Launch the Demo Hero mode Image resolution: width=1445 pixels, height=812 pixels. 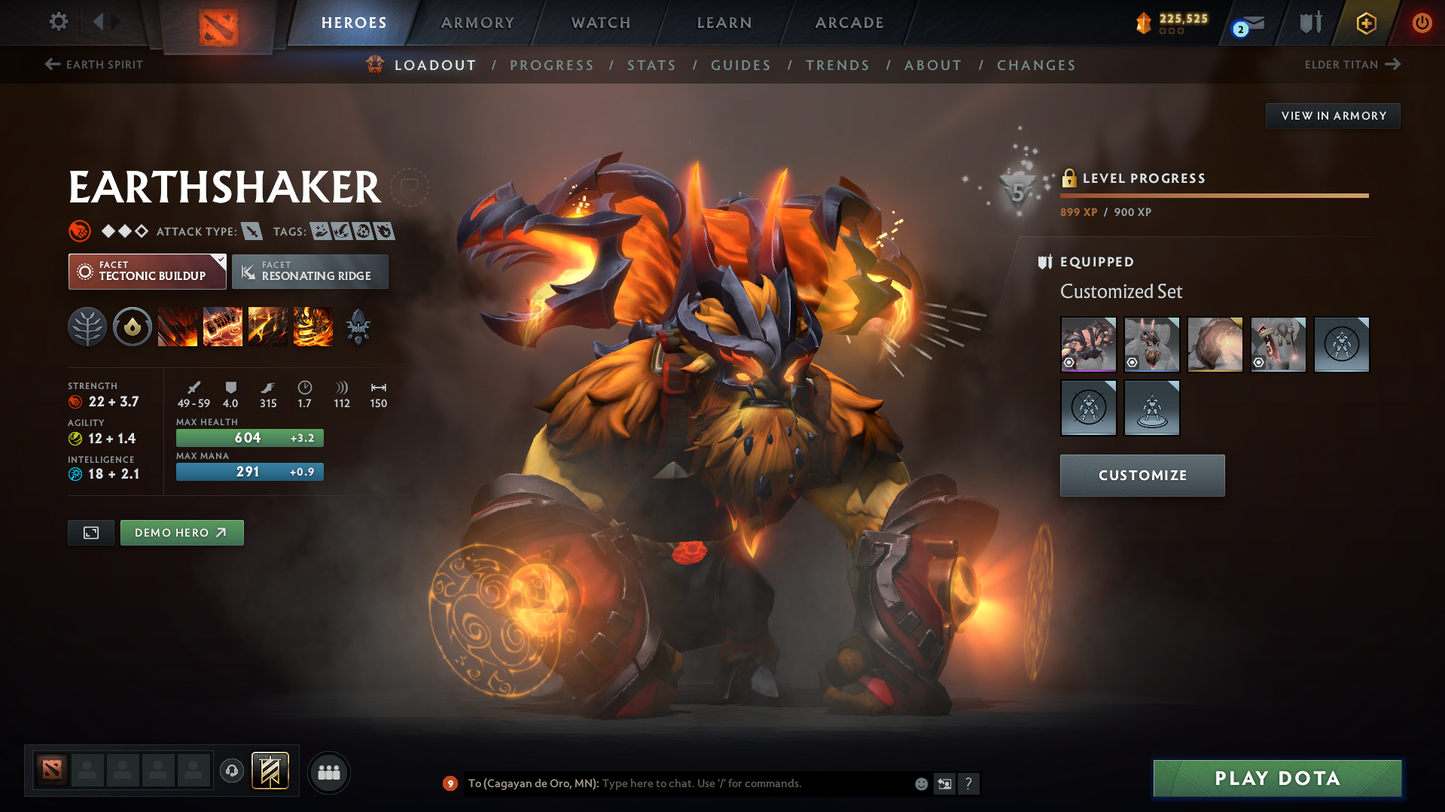181,533
